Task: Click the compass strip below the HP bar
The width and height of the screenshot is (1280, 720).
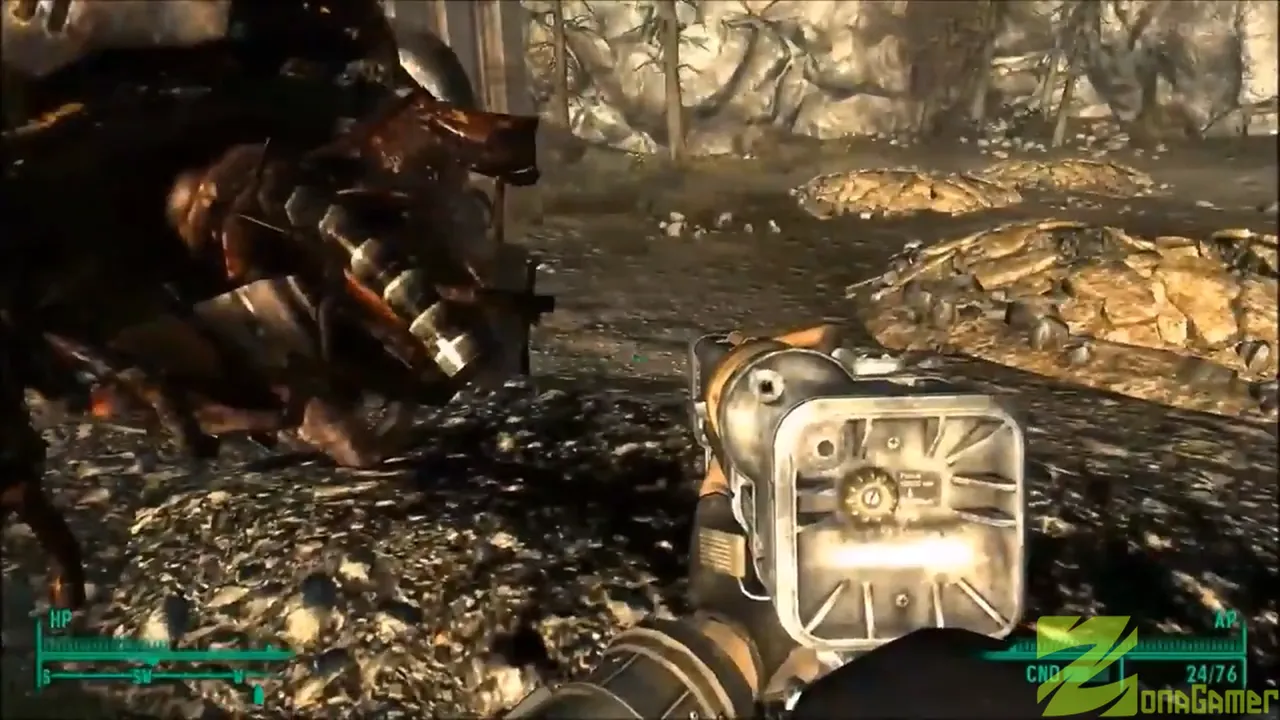Action: pos(152,677)
